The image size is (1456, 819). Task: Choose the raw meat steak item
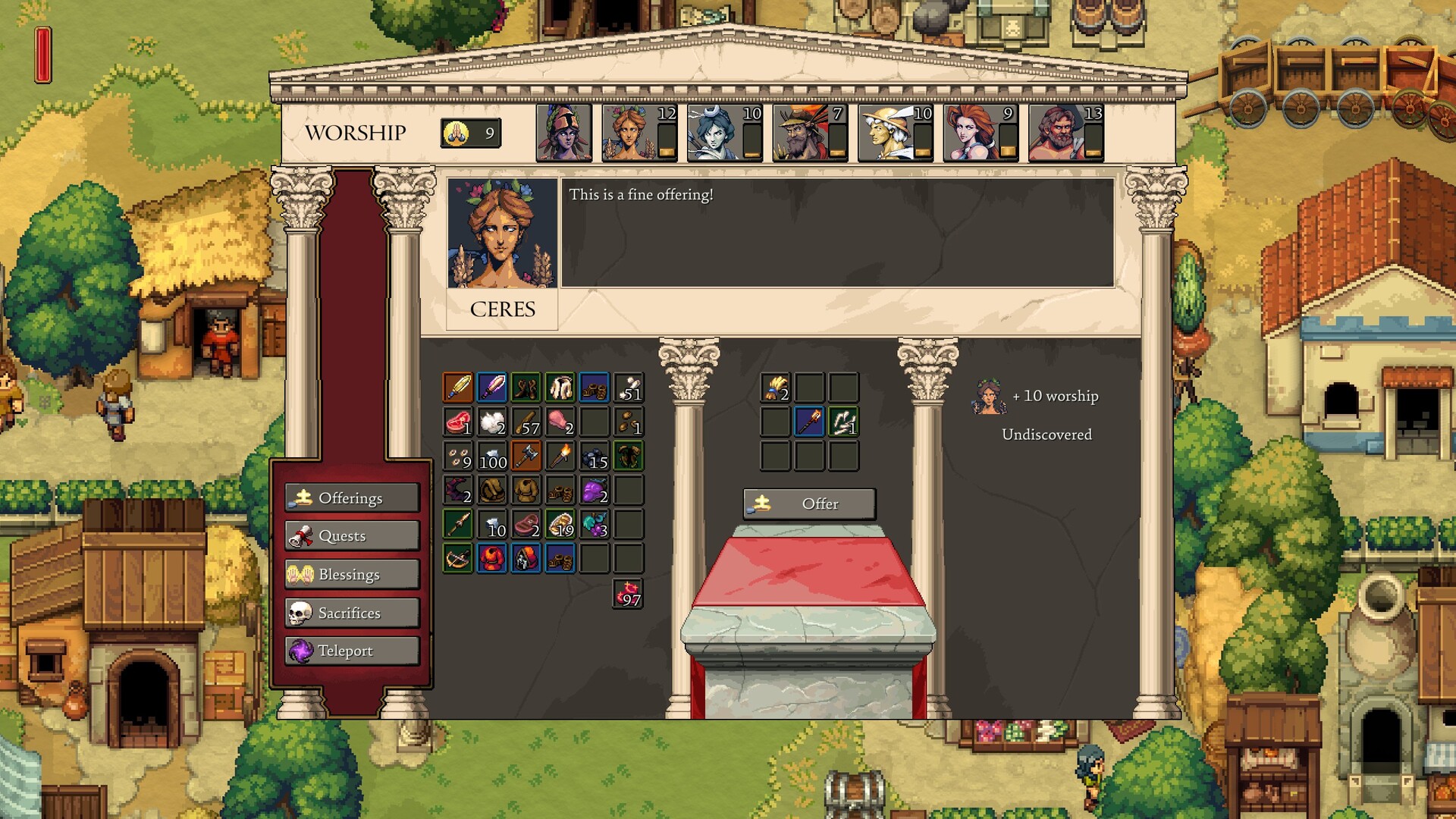[x=457, y=422]
